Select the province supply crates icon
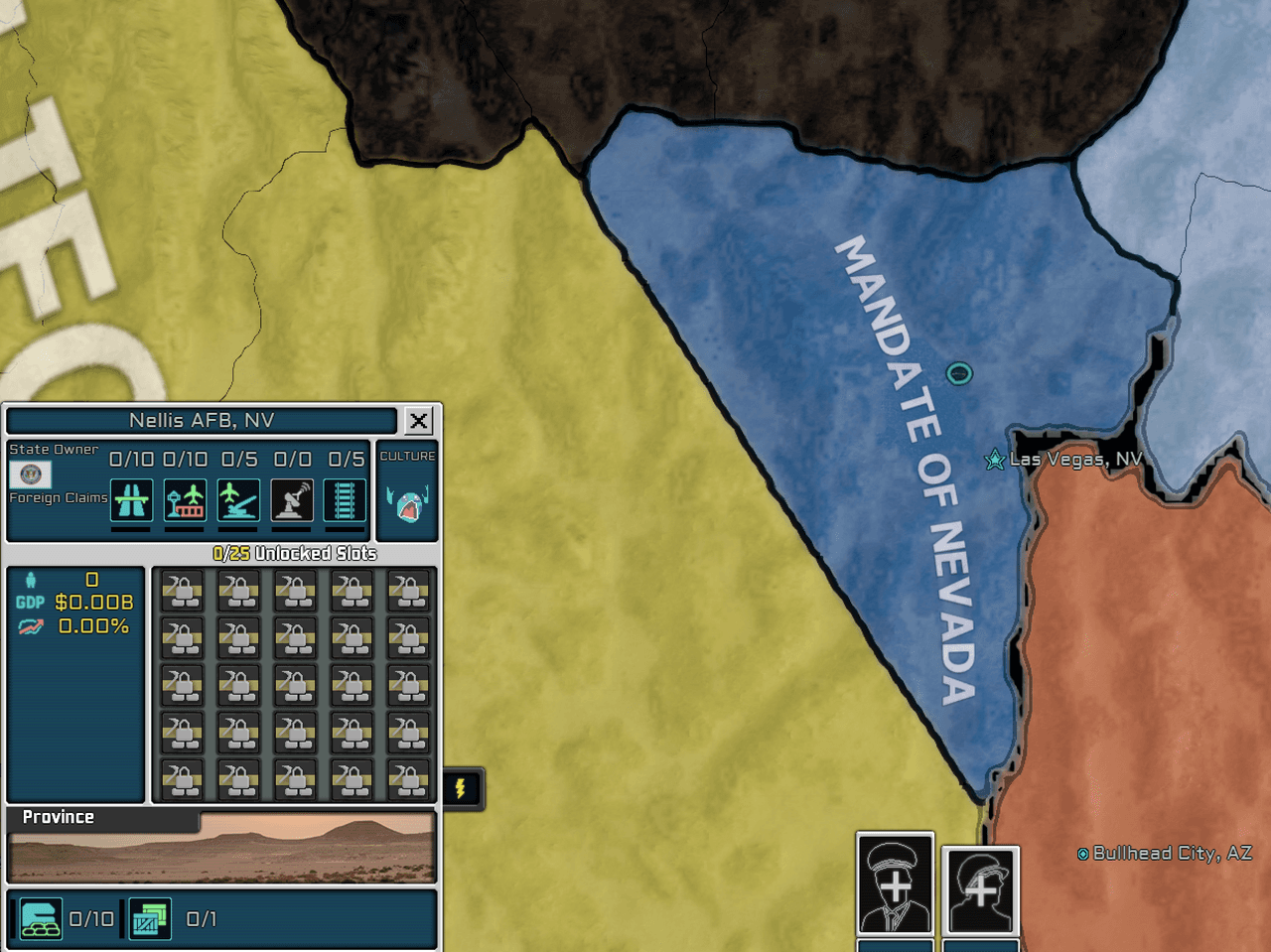1271x952 pixels. 150,919
